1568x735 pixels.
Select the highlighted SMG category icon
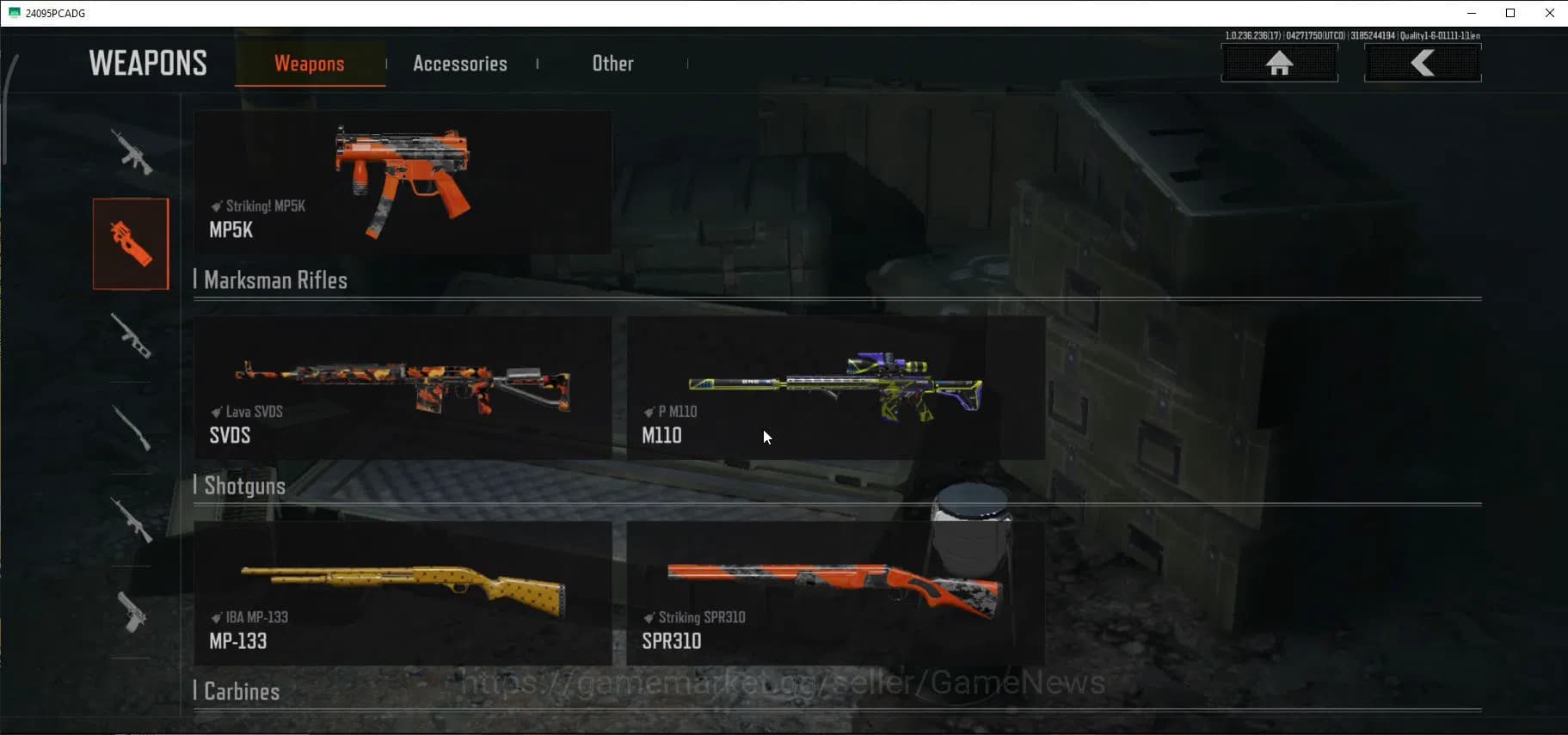click(131, 243)
